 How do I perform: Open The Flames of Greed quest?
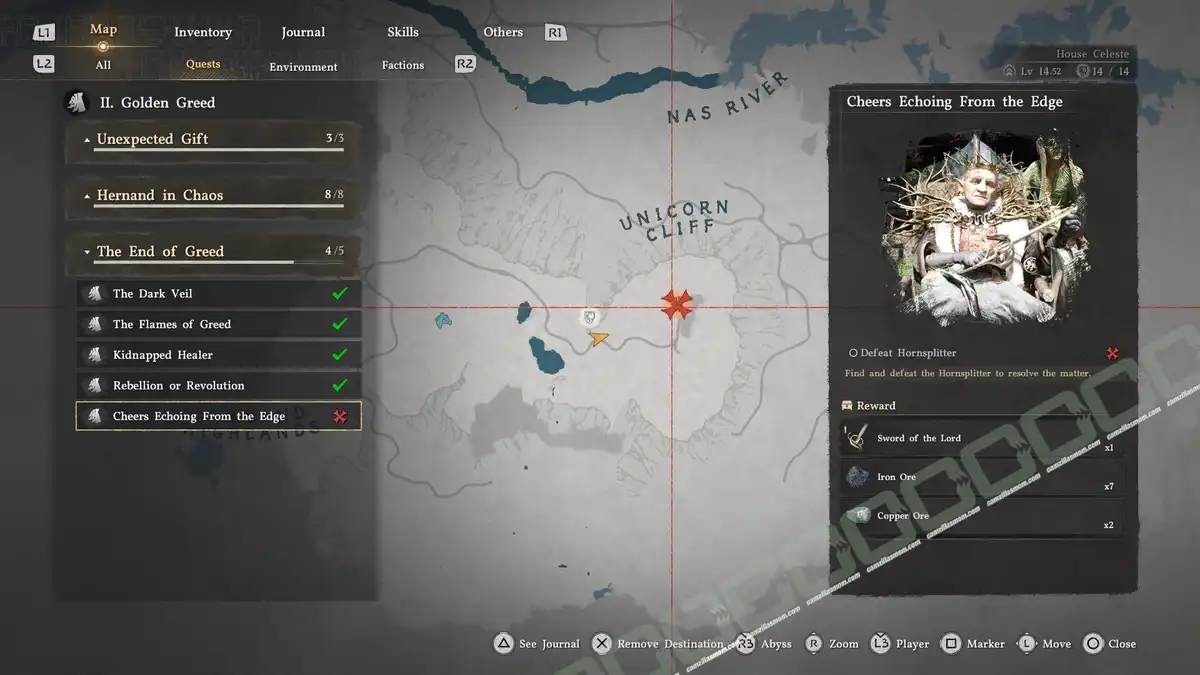coord(218,324)
